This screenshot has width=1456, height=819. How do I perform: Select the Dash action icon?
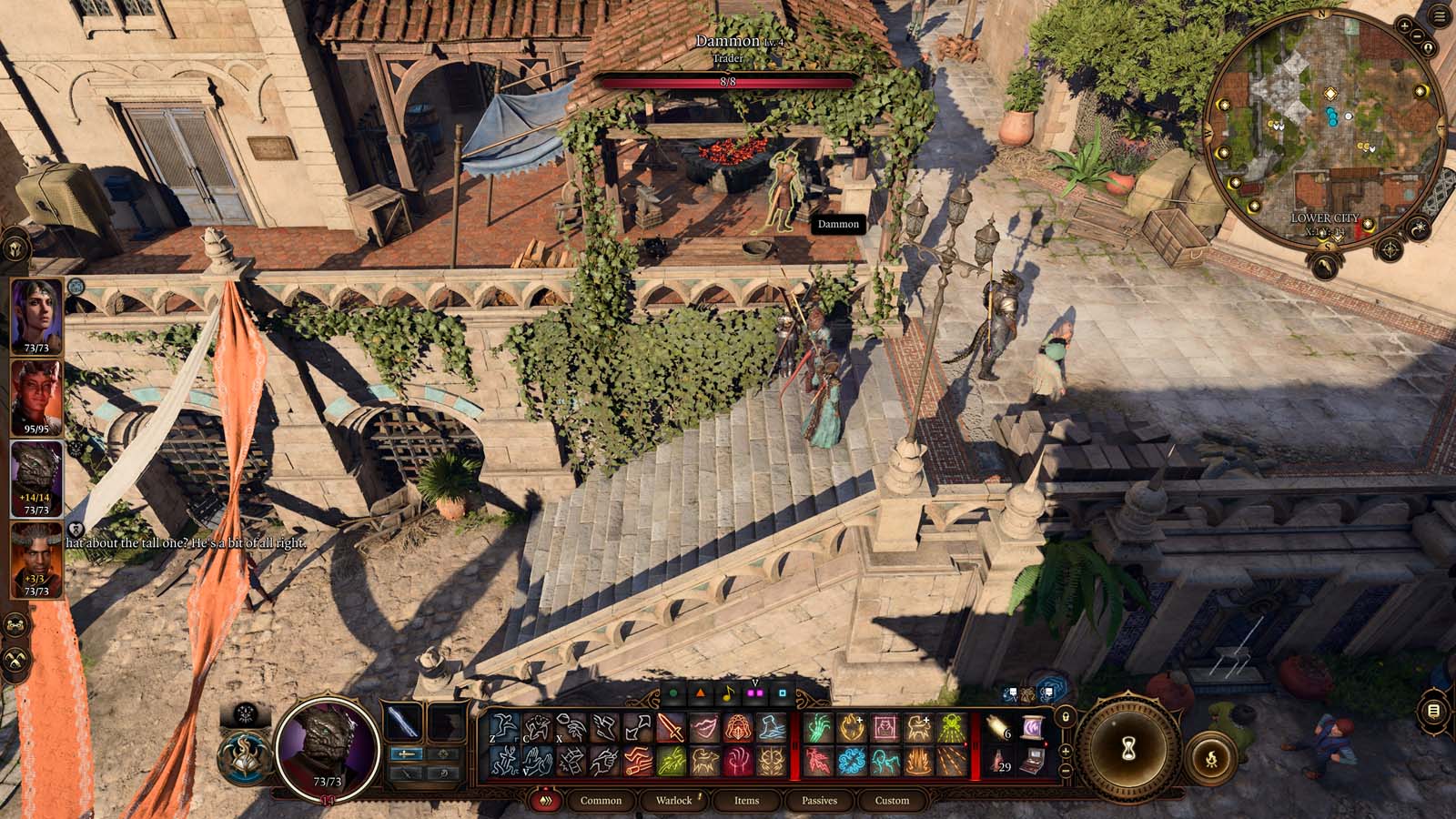click(603, 728)
